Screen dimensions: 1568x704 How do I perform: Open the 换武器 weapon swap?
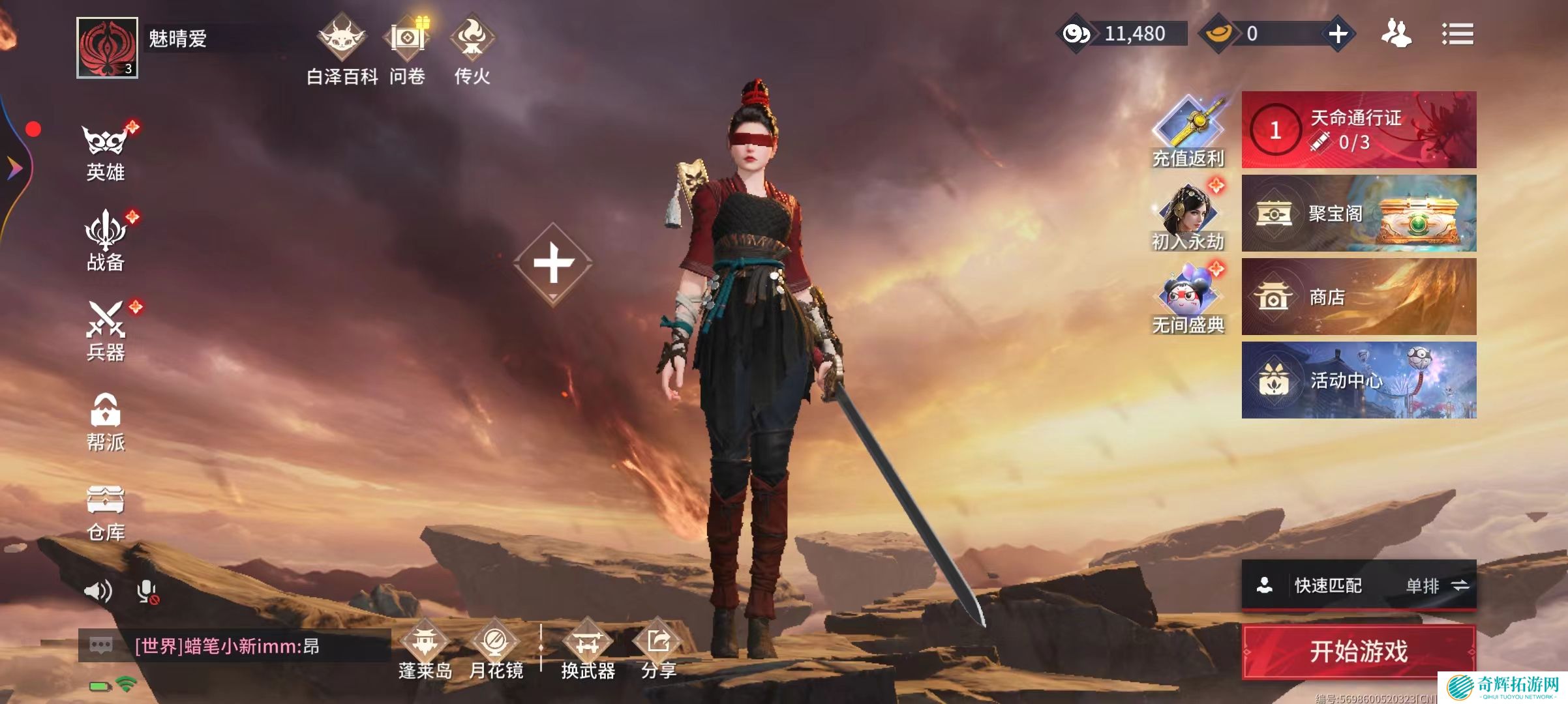pyautogui.click(x=588, y=649)
